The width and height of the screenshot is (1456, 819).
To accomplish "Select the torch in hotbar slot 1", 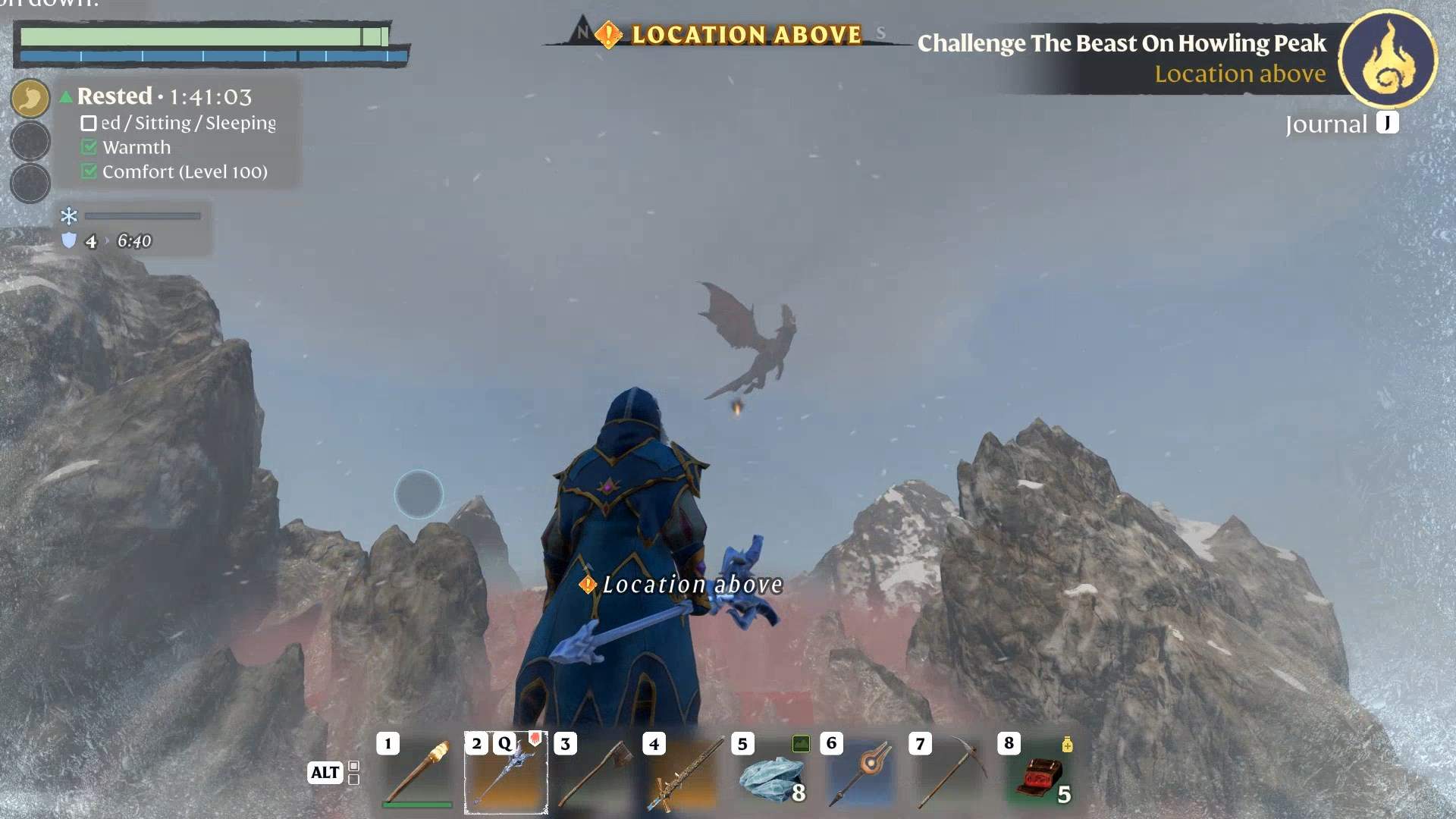I will pyautogui.click(x=418, y=773).
